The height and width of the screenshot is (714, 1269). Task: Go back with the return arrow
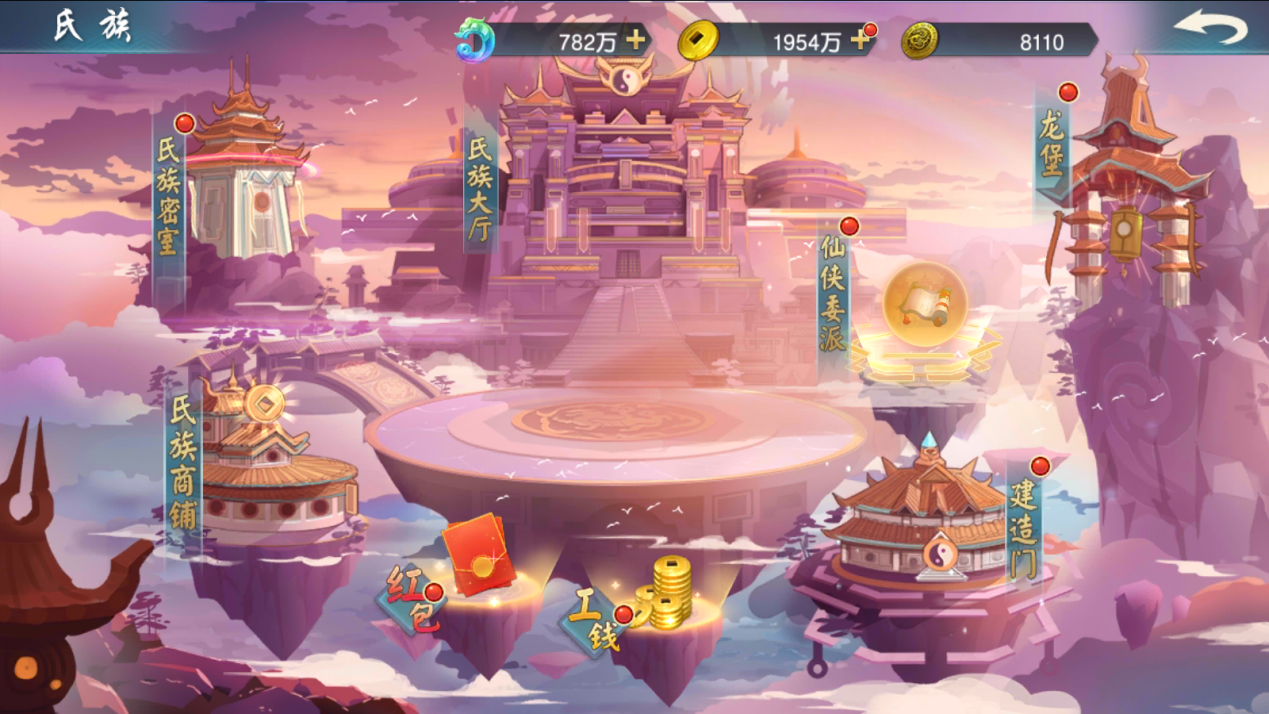point(1211,27)
